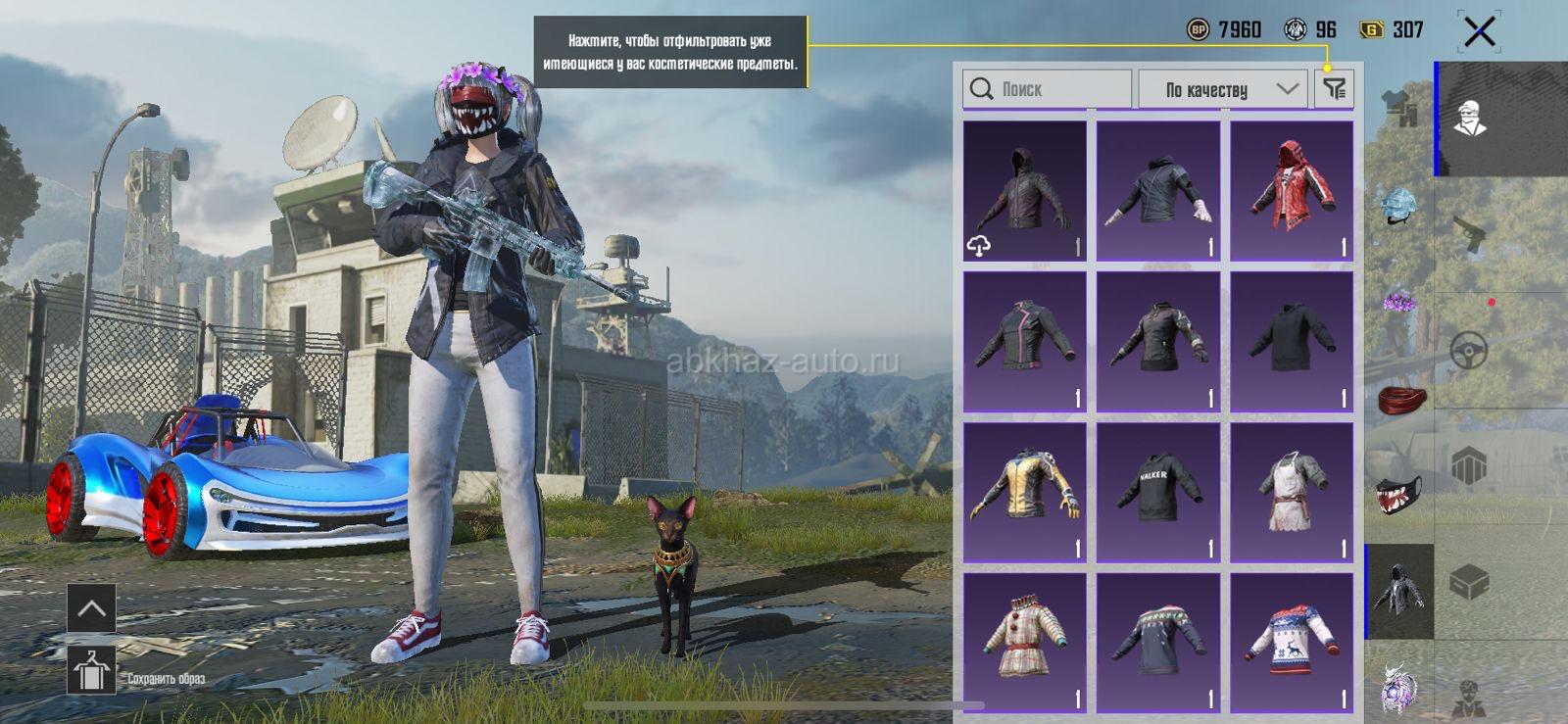
Task: Toggle the owned cosmetics filter icon
Action: tap(1334, 89)
